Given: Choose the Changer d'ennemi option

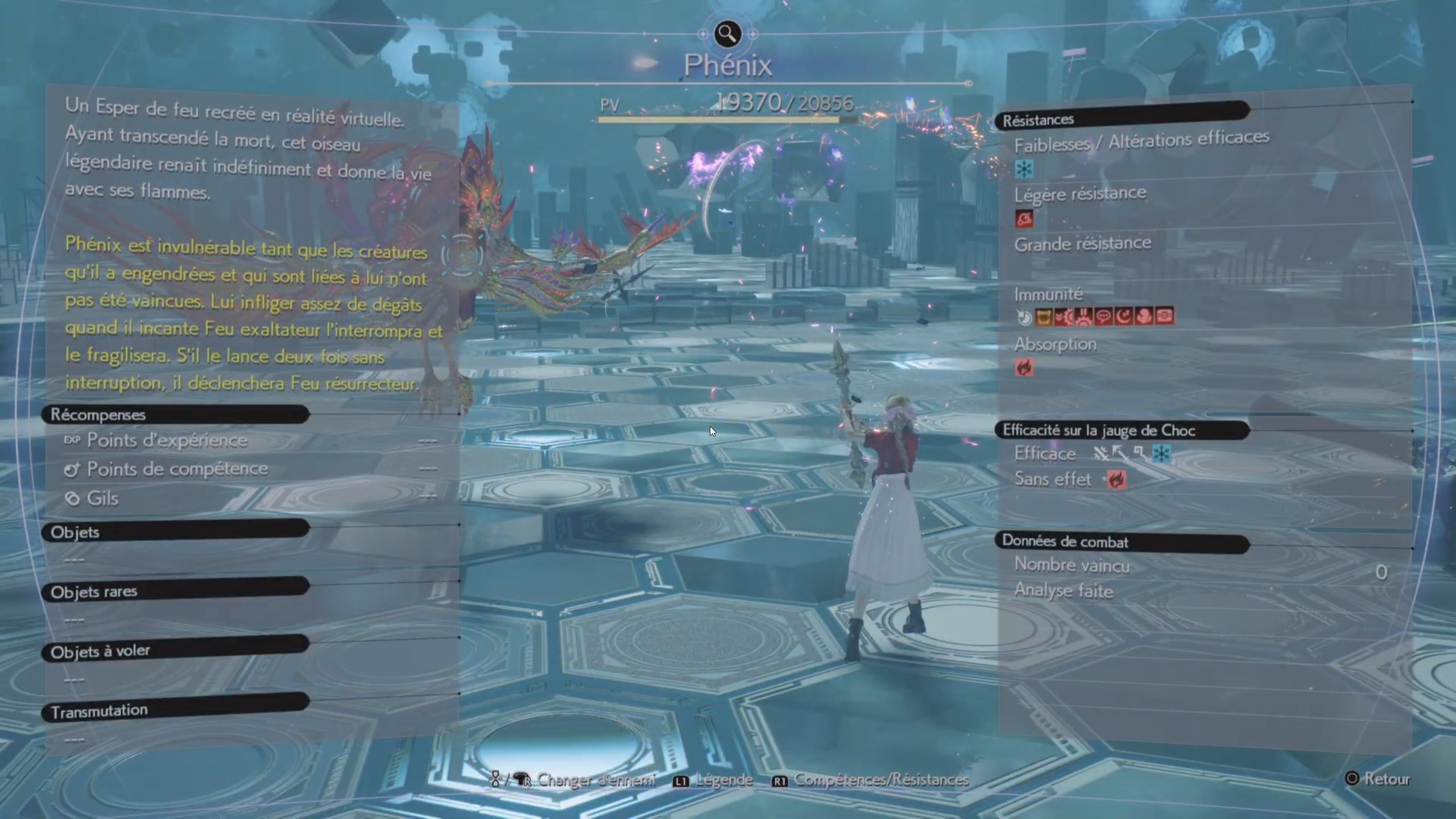Looking at the screenshot, I should [573, 780].
